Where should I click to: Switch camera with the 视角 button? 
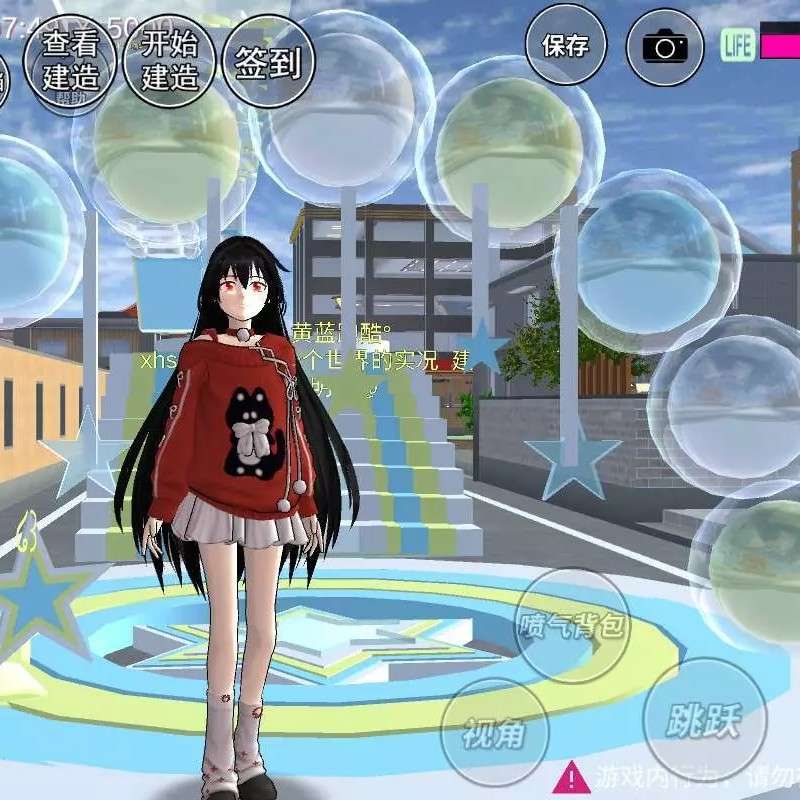tap(495, 732)
